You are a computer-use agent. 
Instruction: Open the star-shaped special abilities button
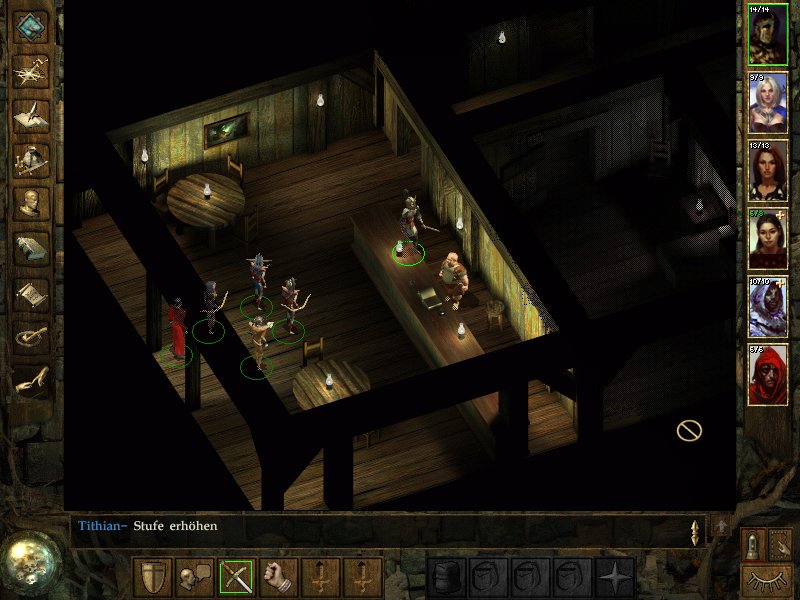(613, 577)
